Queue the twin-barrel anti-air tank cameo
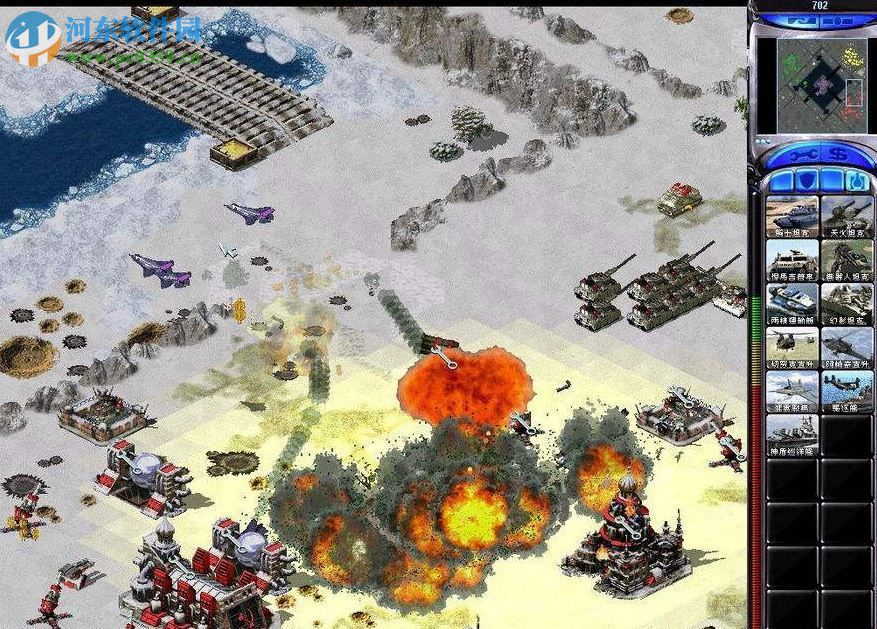 pos(846,217)
